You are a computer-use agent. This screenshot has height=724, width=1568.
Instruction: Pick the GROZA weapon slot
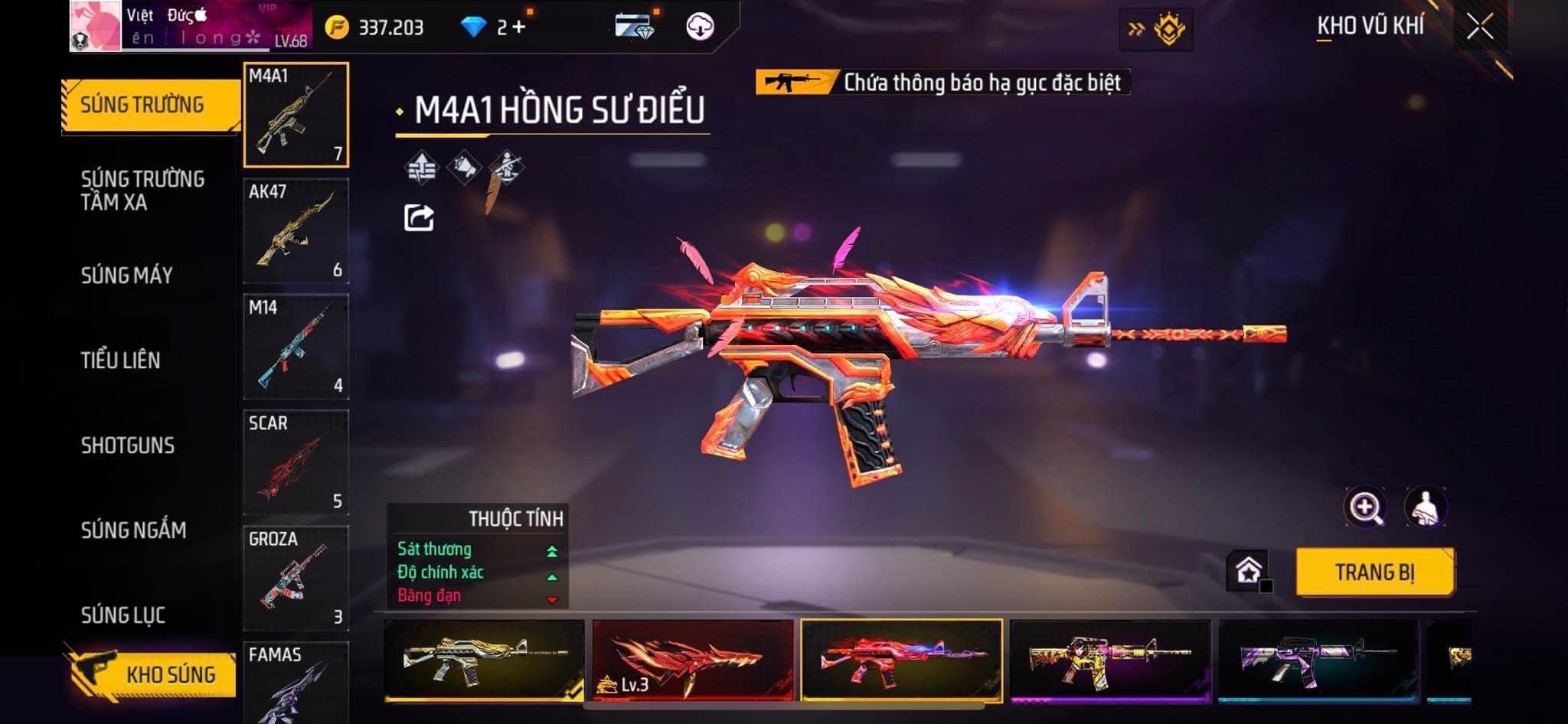click(296, 578)
